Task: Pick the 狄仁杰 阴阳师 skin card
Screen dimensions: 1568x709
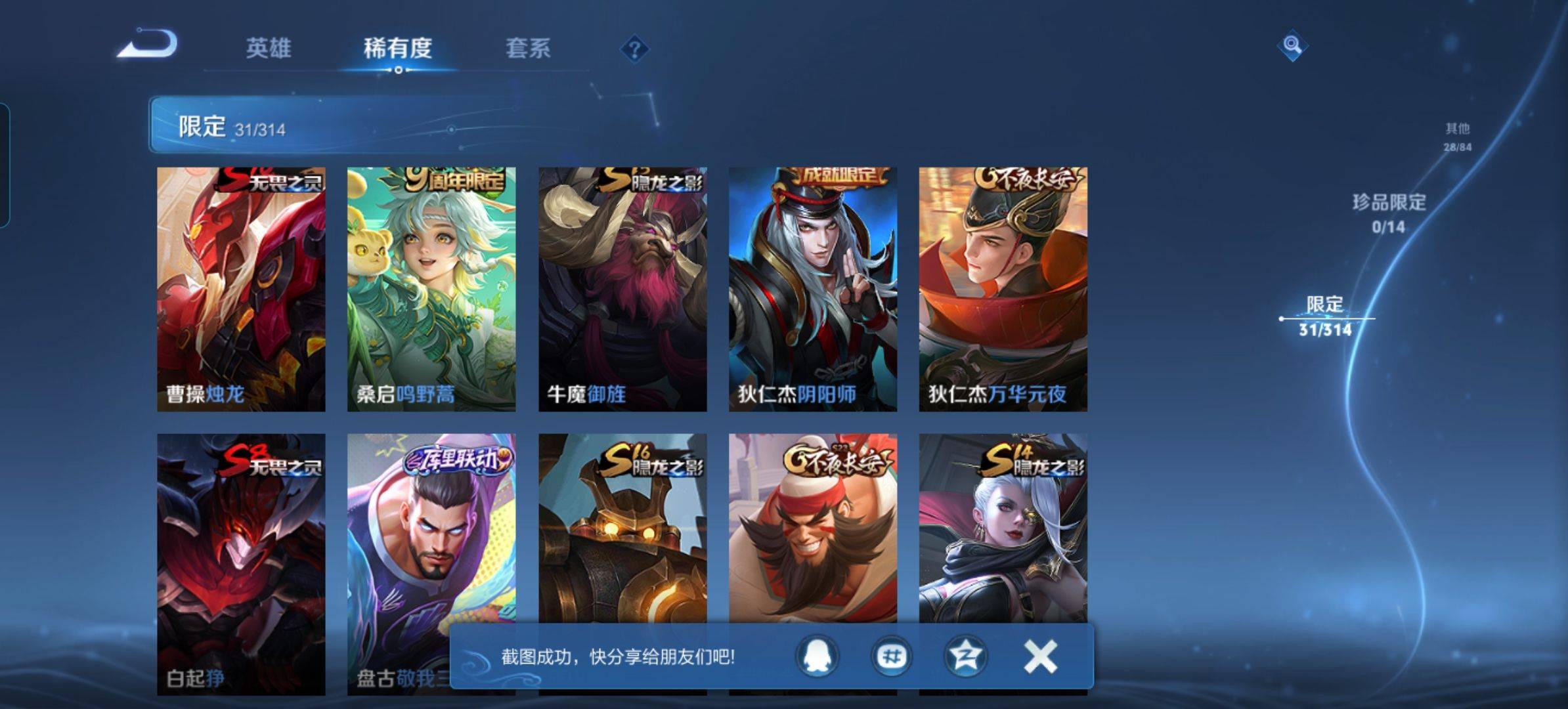Action: 813,289
